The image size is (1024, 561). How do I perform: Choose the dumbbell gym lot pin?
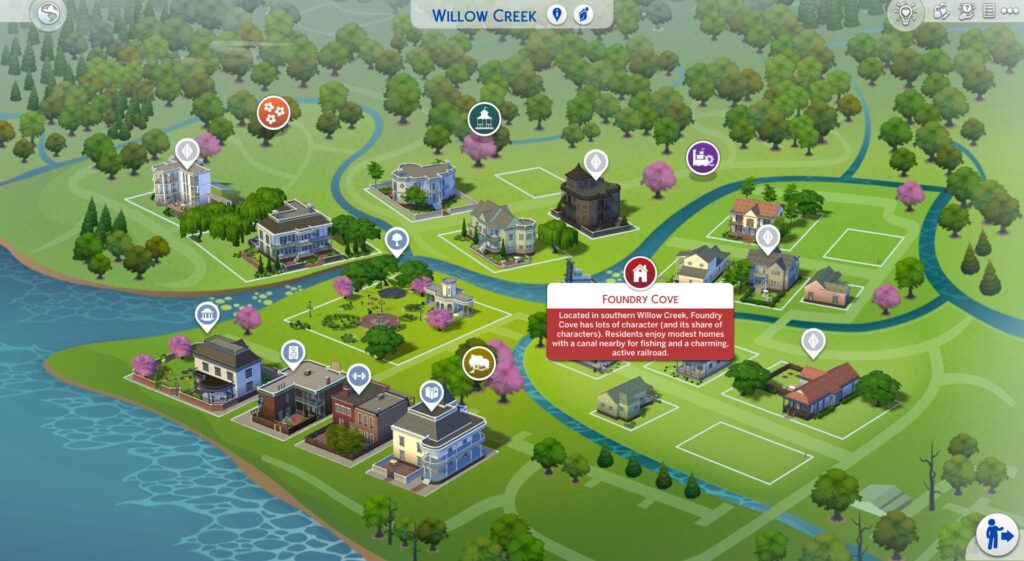pyautogui.click(x=357, y=376)
